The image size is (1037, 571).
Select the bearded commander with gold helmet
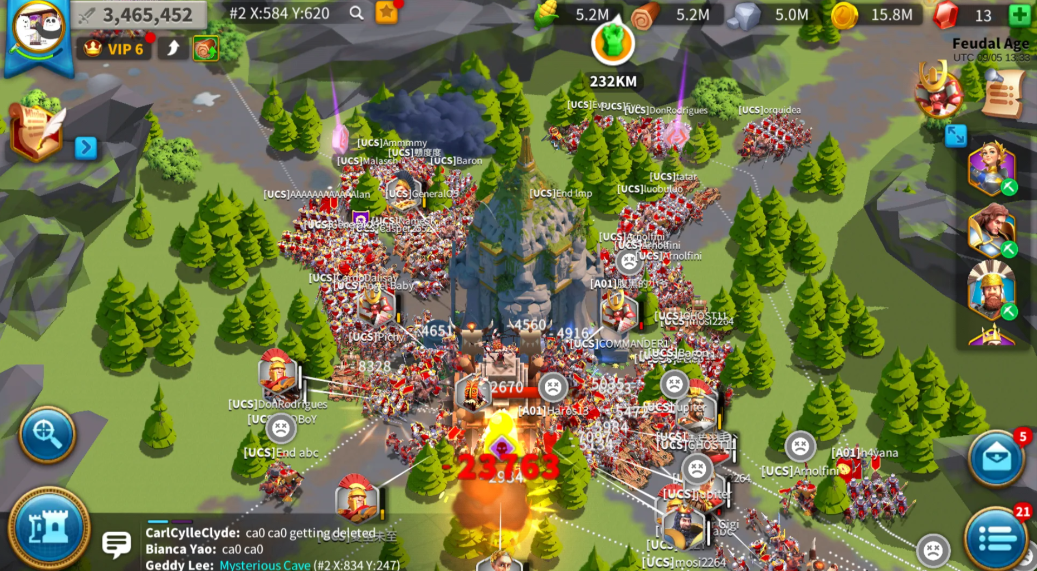coord(991,289)
